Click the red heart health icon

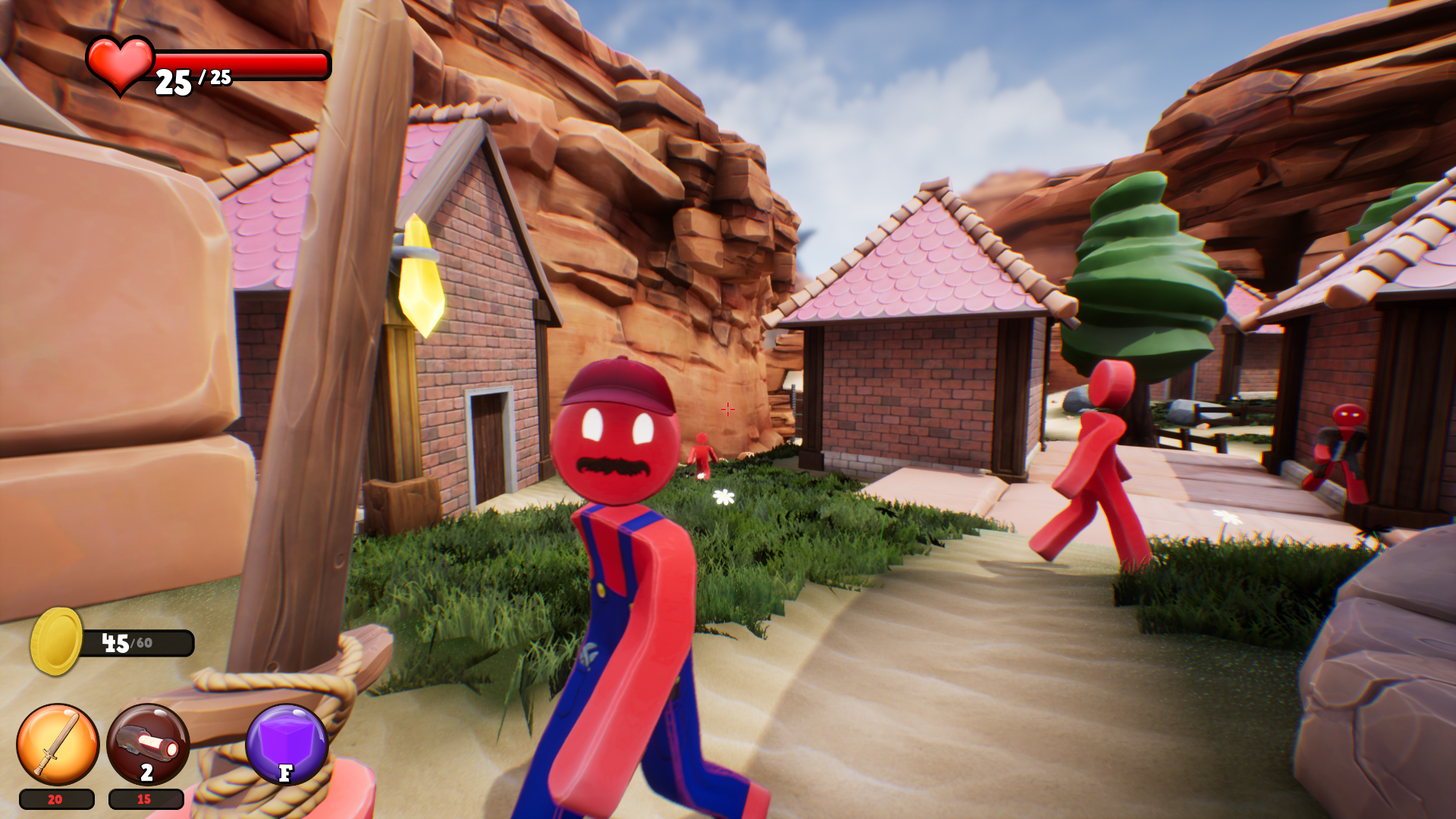121,67
